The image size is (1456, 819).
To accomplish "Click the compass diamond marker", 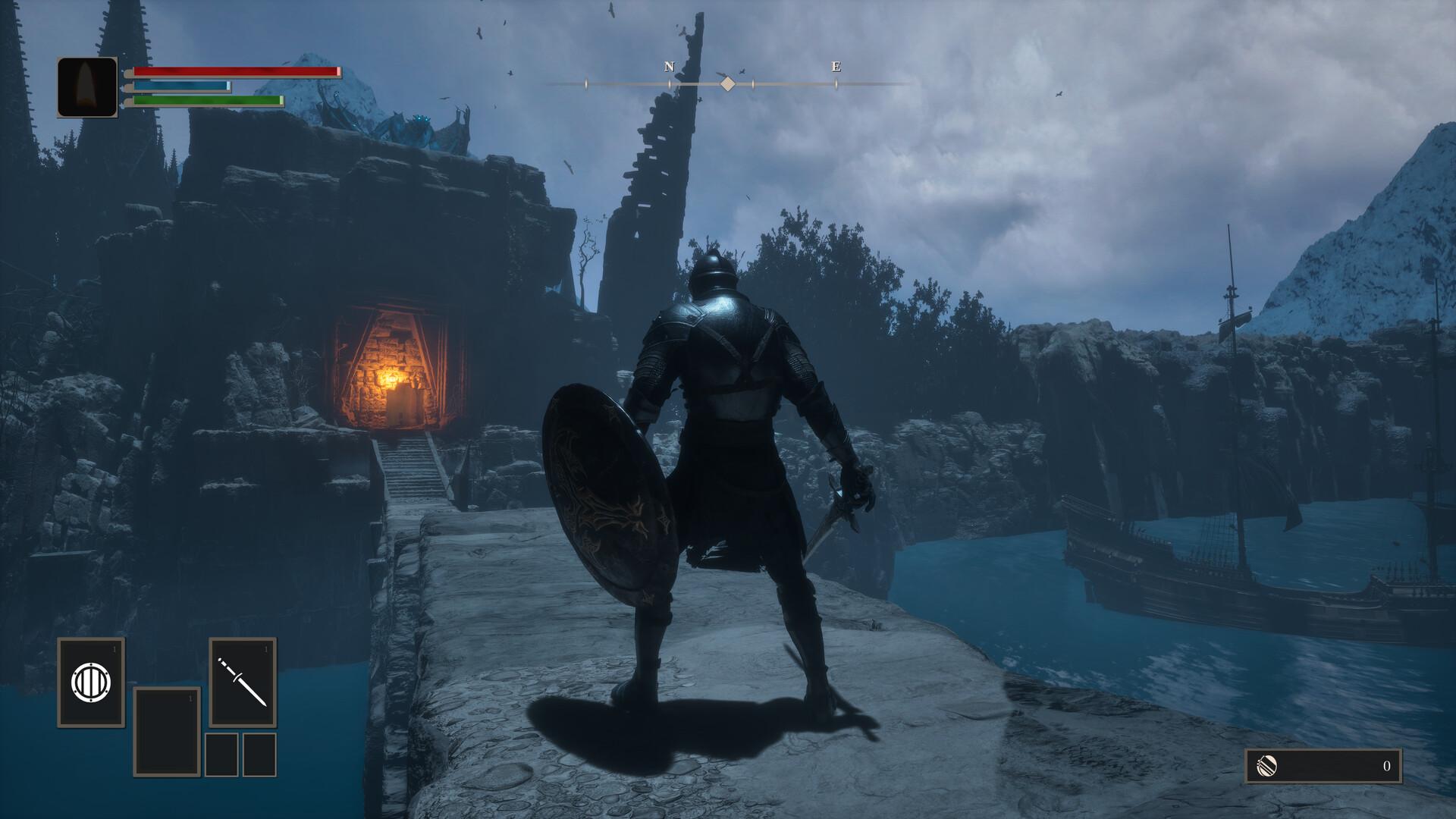I will coord(727,83).
